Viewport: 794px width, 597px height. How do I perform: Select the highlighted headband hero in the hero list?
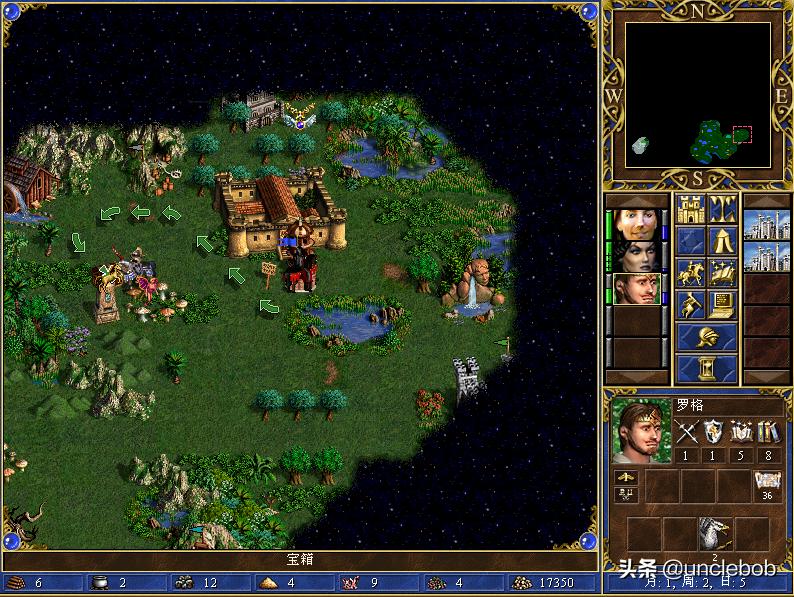637,289
